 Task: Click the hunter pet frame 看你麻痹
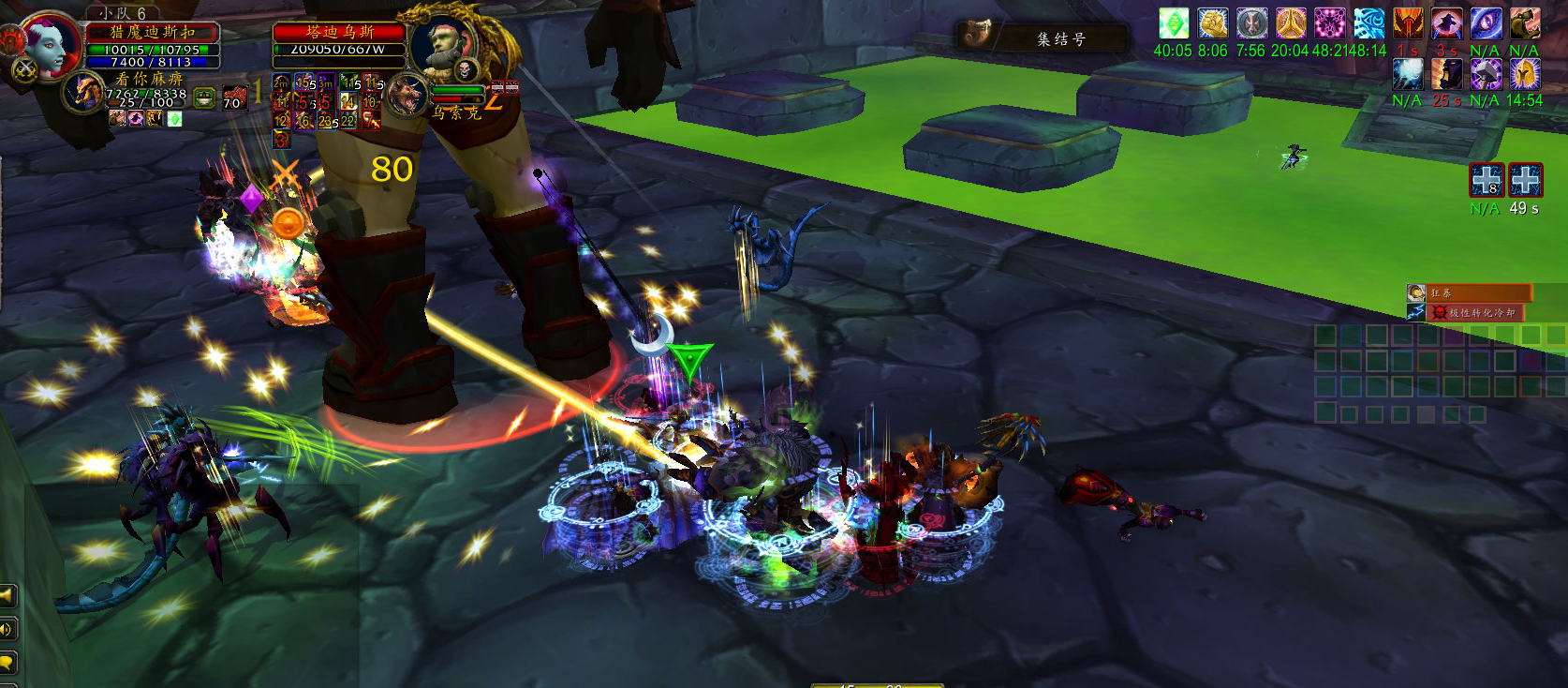[149, 80]
